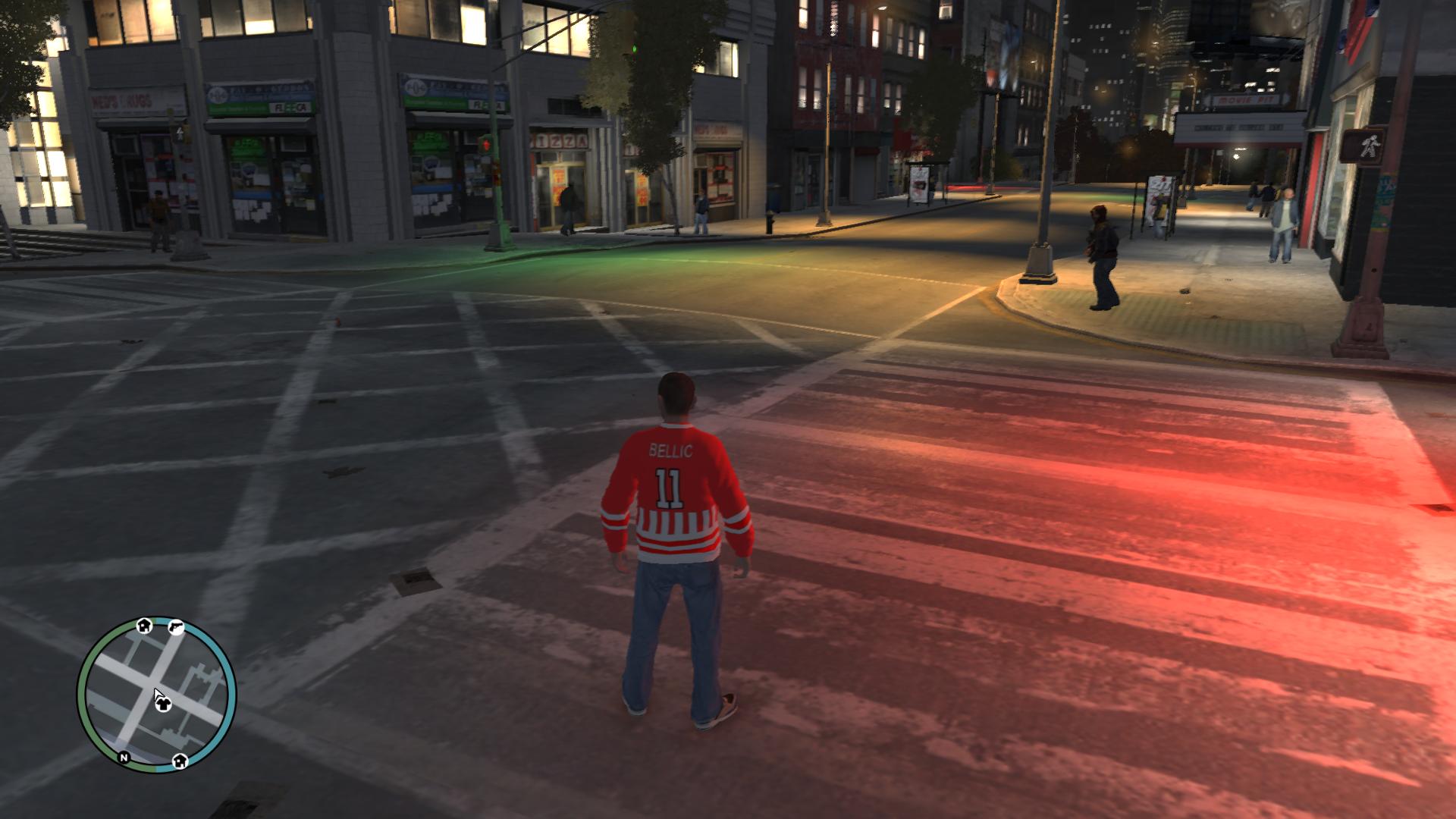Click the north compass indicator on the radar
This screenshot has width=1456, height=819.
[124, 757]
